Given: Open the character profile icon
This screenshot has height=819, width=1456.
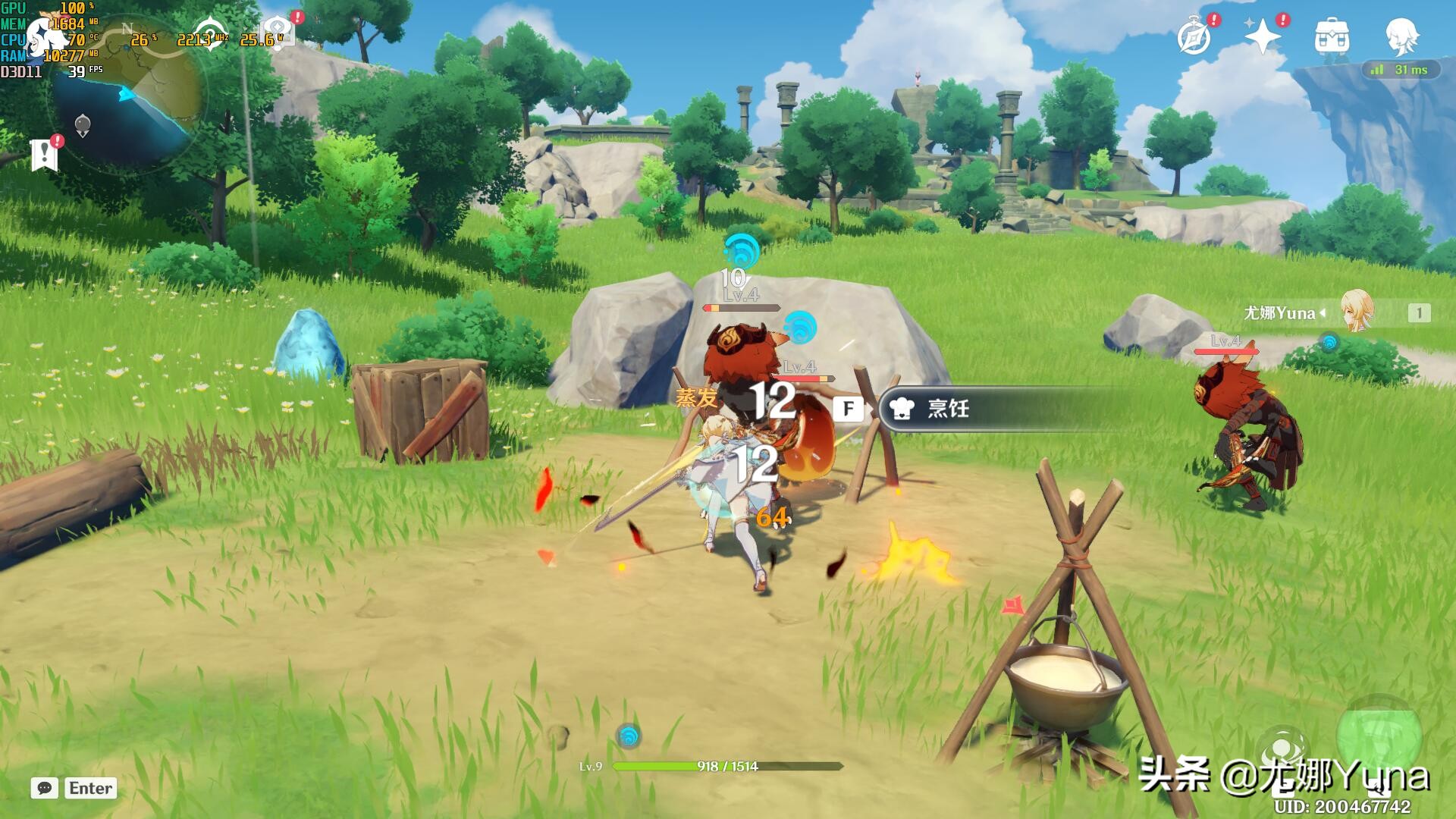Looking at the screenshot, I should point(1401,36).
